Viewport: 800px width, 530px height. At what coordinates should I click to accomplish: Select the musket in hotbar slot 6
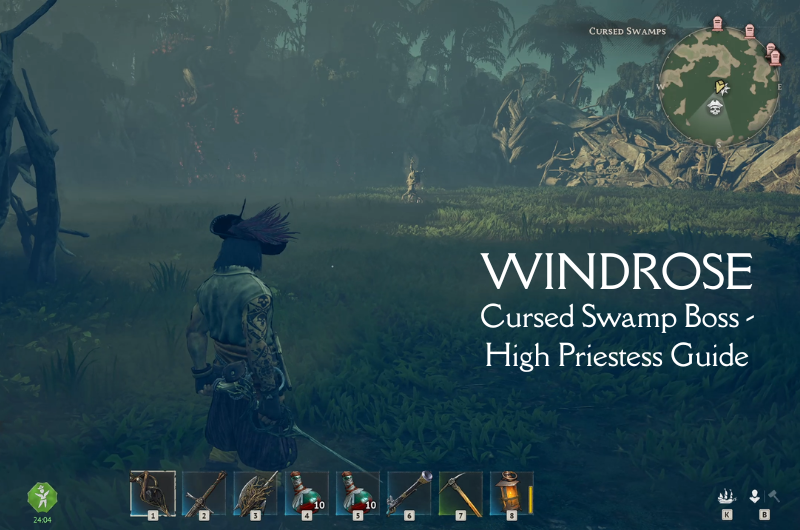[408, 493]
